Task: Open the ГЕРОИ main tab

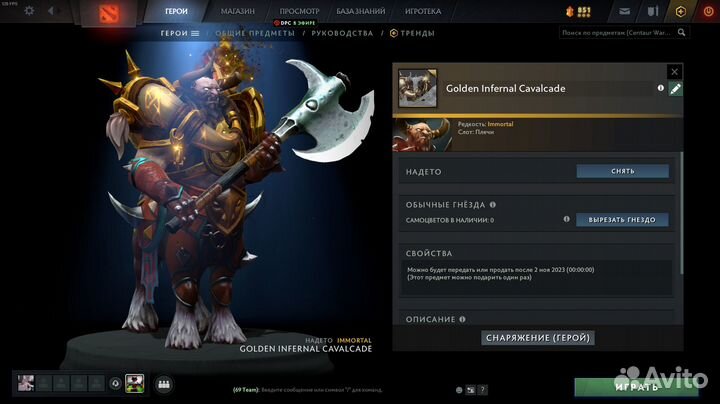Action: pyautogui.click(x=176, y=10)
